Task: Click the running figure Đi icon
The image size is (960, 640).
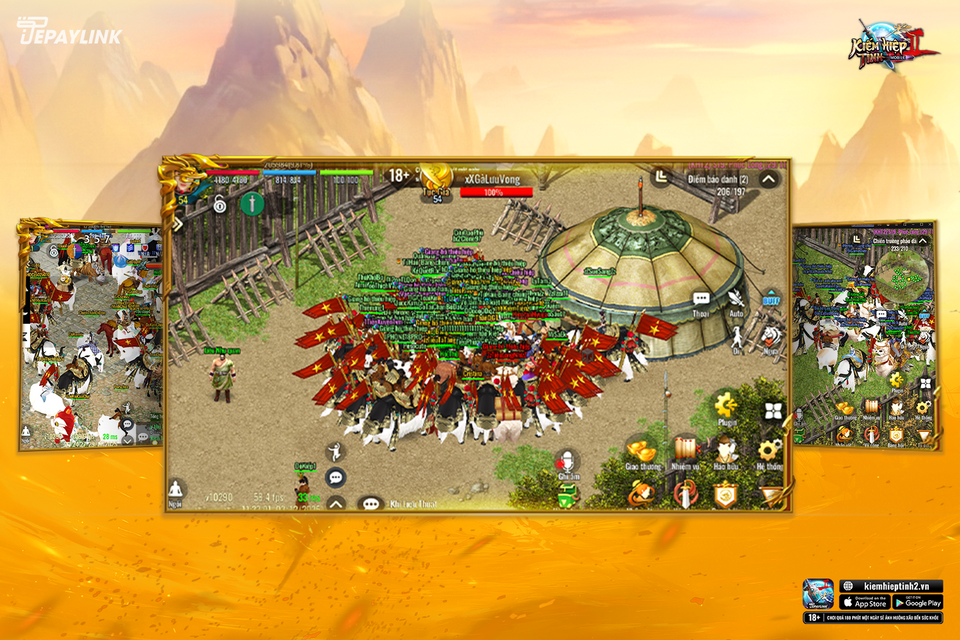Action: (737, 336)
